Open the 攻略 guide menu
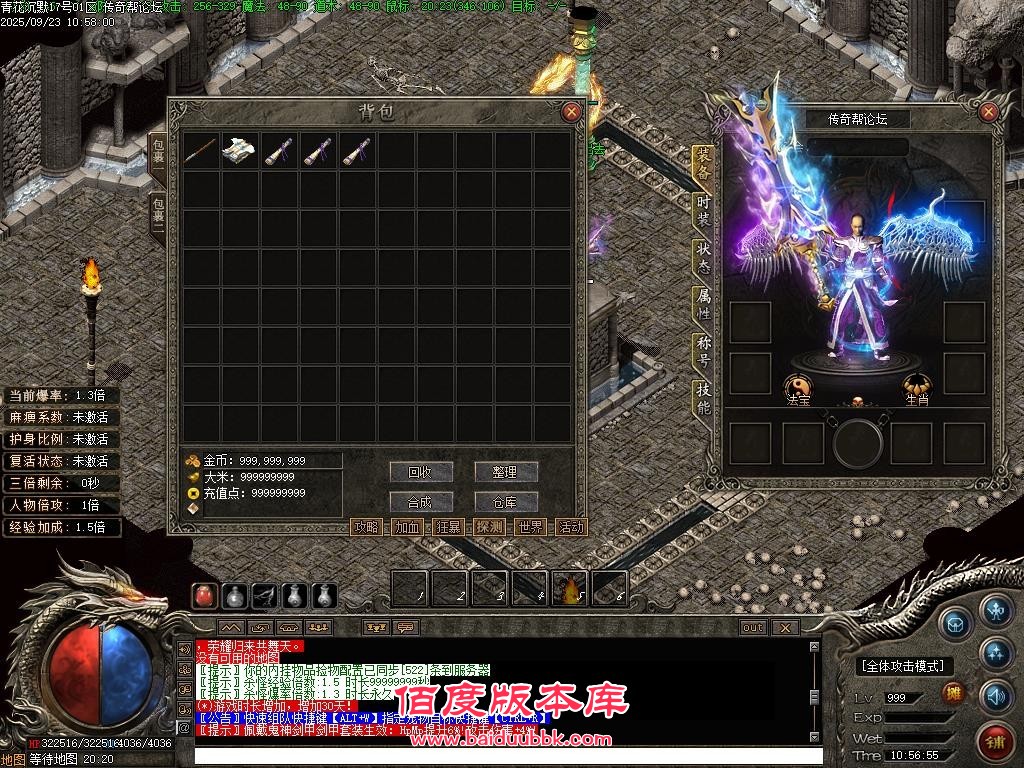The image size is (1024, 768). (x=366, y=527)
